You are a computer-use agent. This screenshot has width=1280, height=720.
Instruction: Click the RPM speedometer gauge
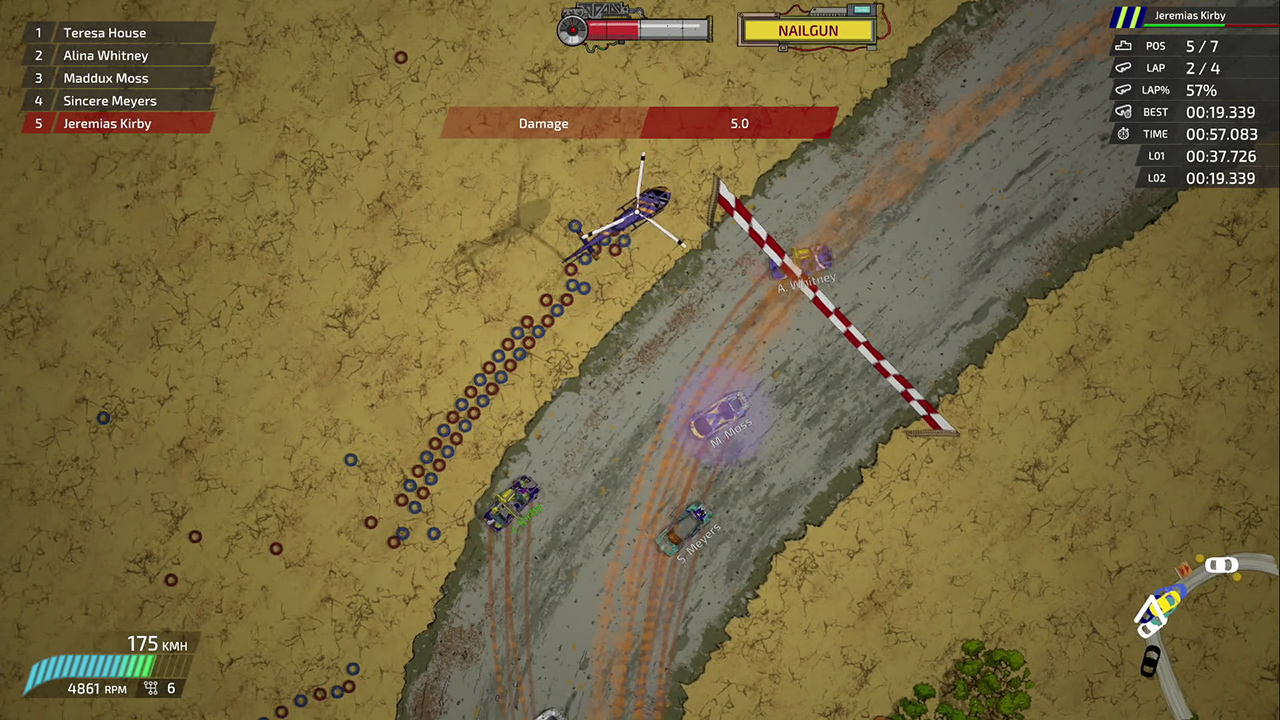90,665
